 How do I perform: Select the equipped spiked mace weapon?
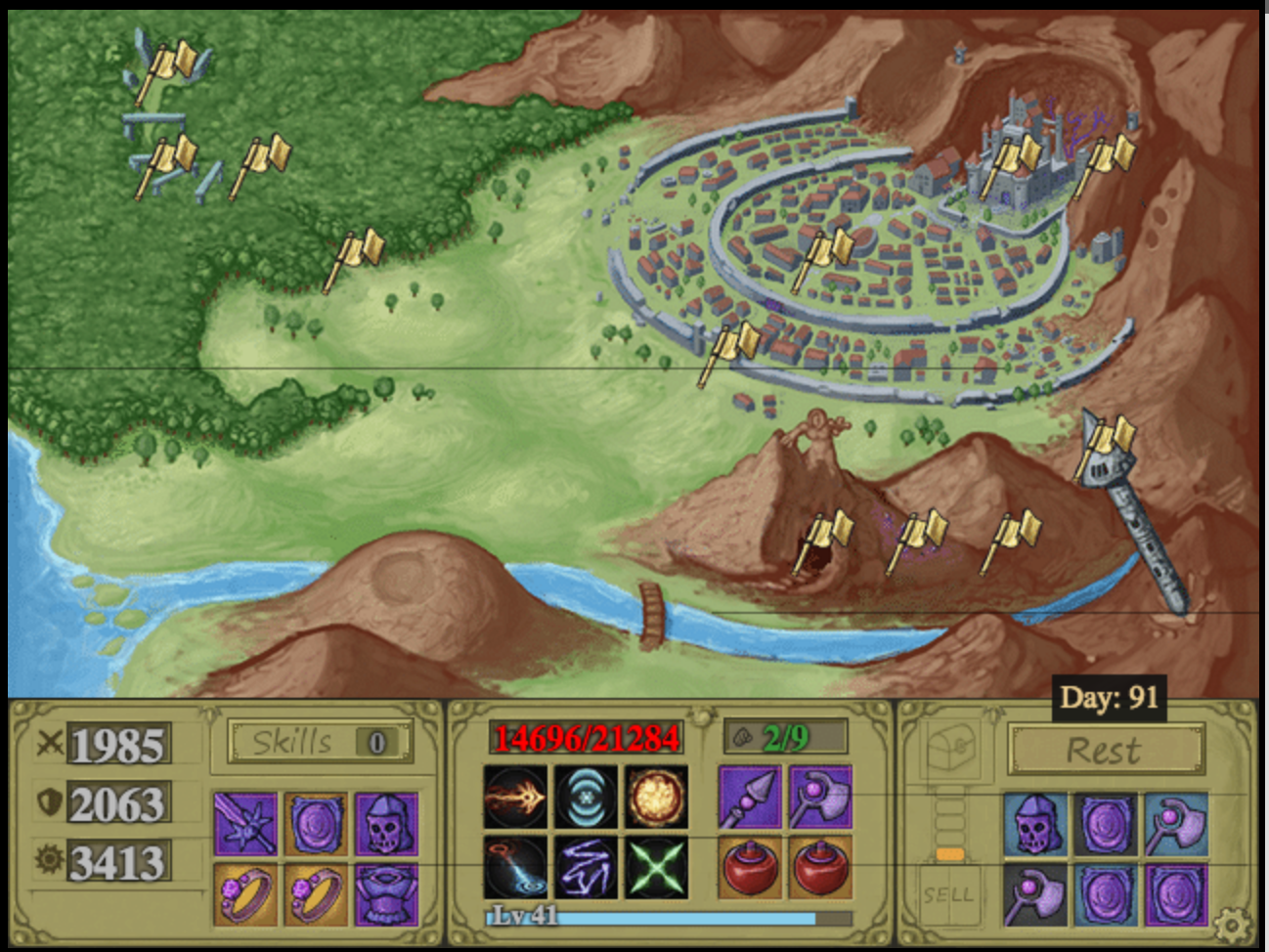(245, 823)
